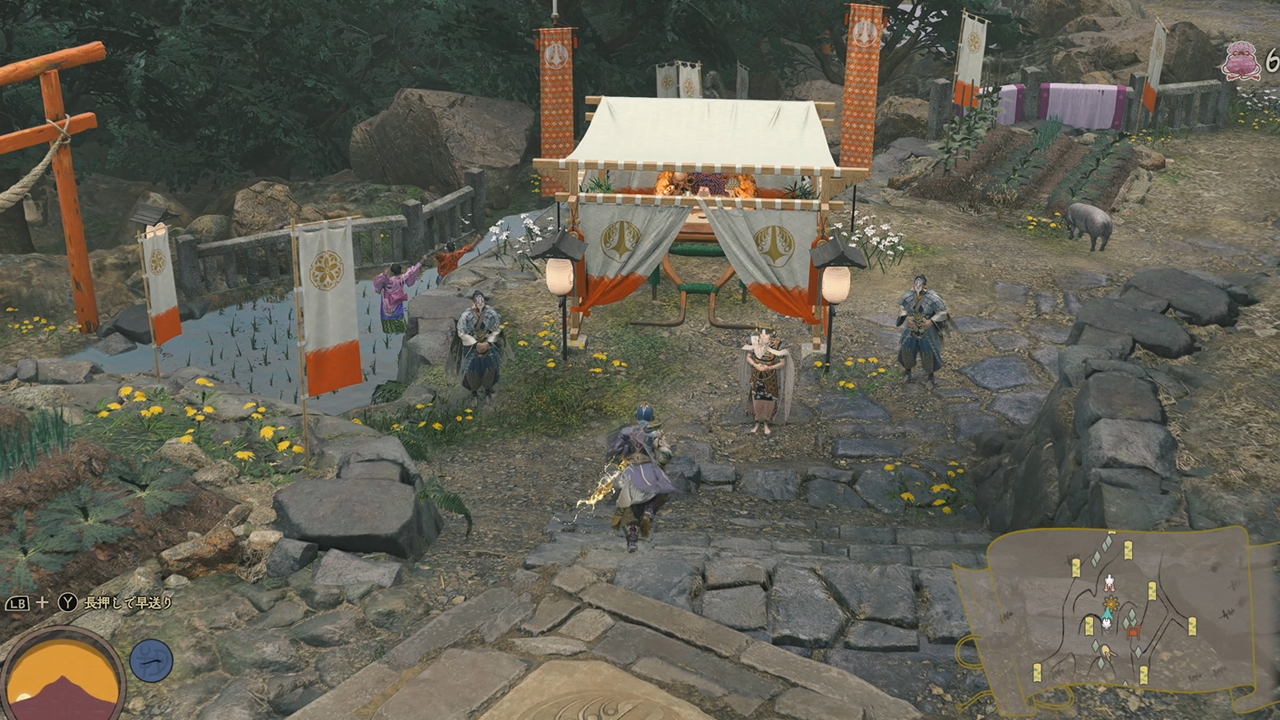Click the blue dance-fan ability icon
Screen dimensions: 1280x720
coord(150,660)
